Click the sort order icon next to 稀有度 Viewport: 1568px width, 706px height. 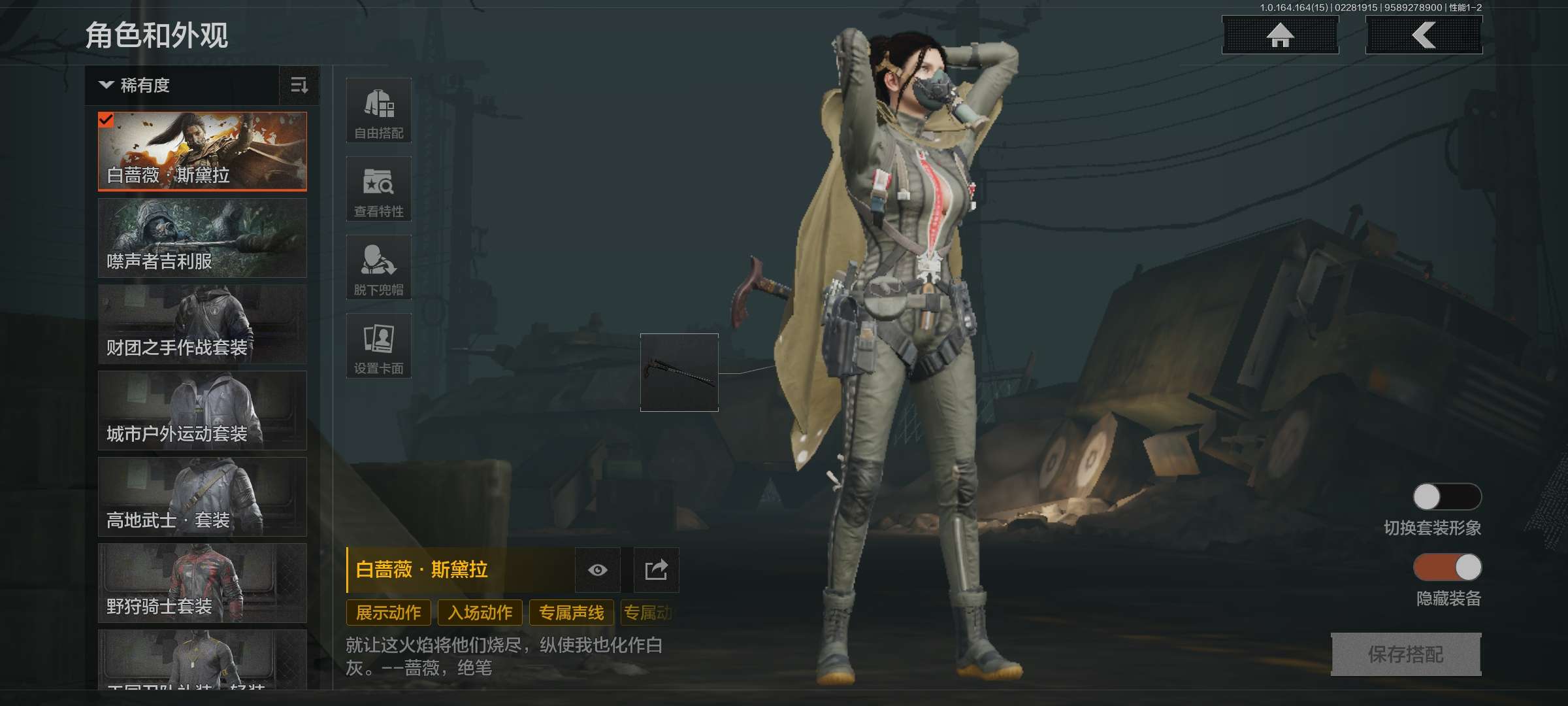(299, 86)
